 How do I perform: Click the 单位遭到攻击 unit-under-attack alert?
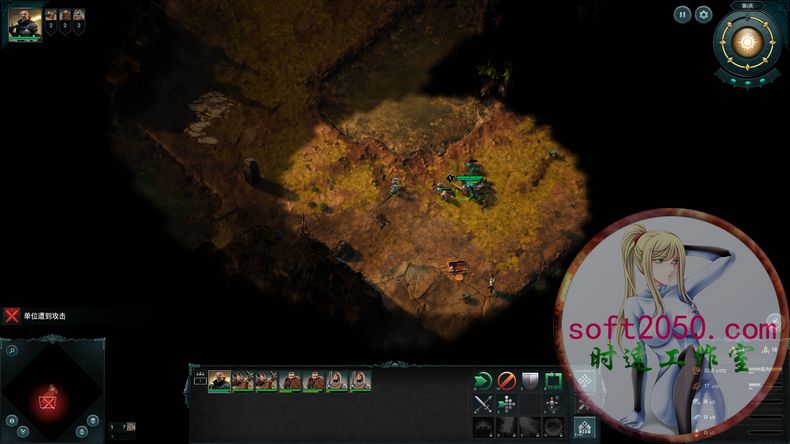[38, 316]
